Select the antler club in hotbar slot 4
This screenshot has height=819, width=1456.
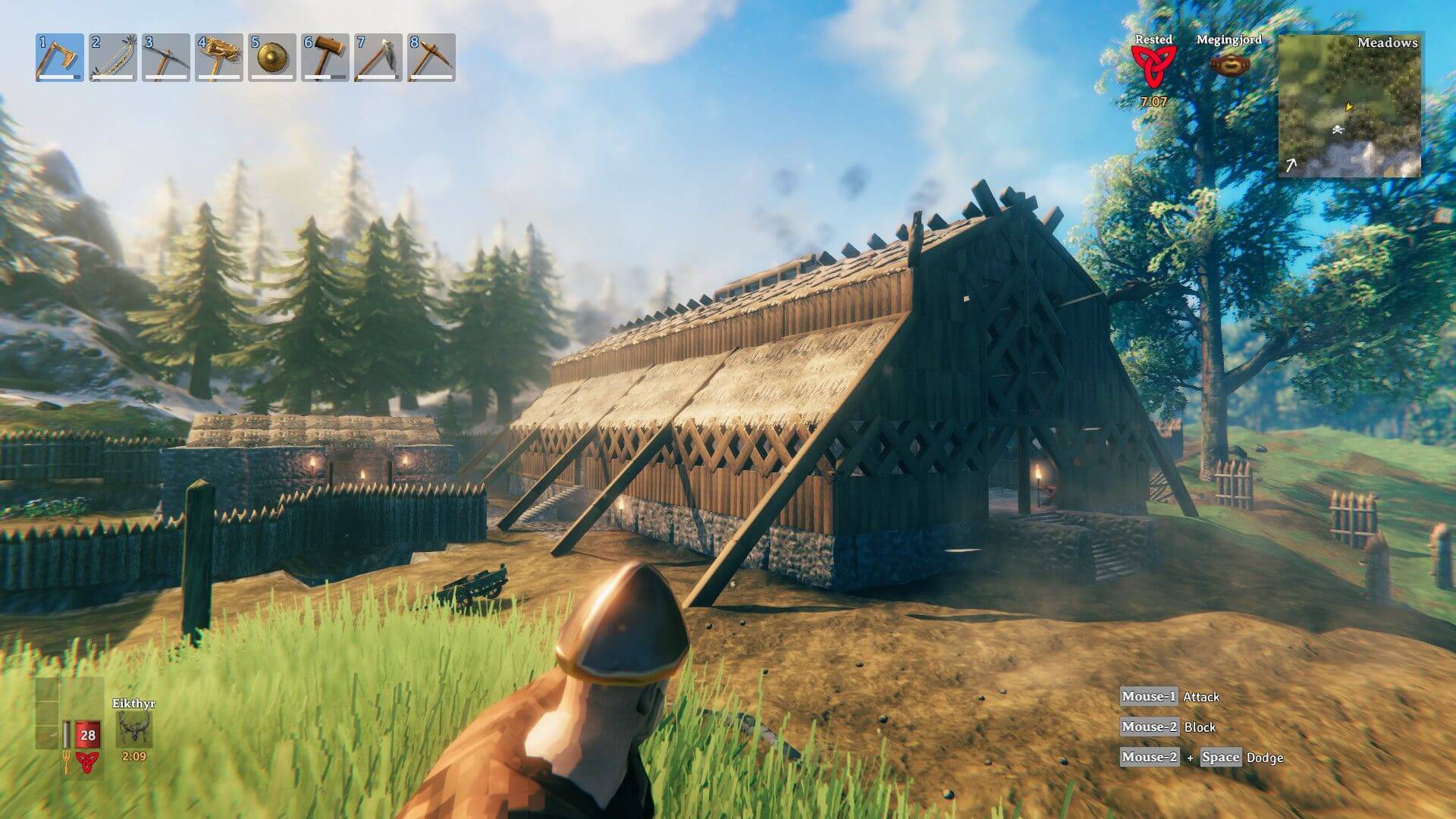point(218,58)
